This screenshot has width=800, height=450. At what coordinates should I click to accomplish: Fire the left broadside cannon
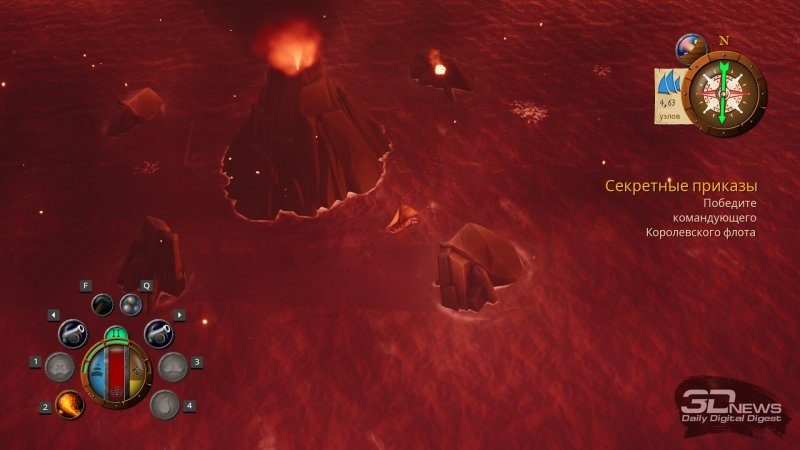(x=73, y=333)
